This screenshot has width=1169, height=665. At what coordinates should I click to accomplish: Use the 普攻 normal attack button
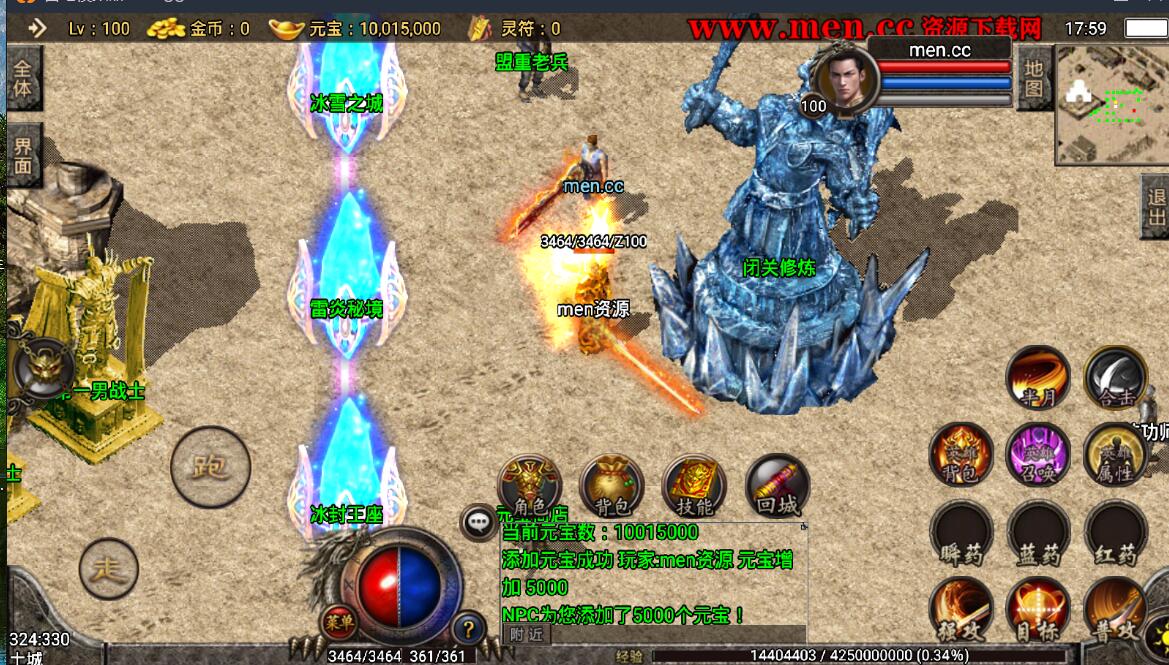click(1115, 610)
